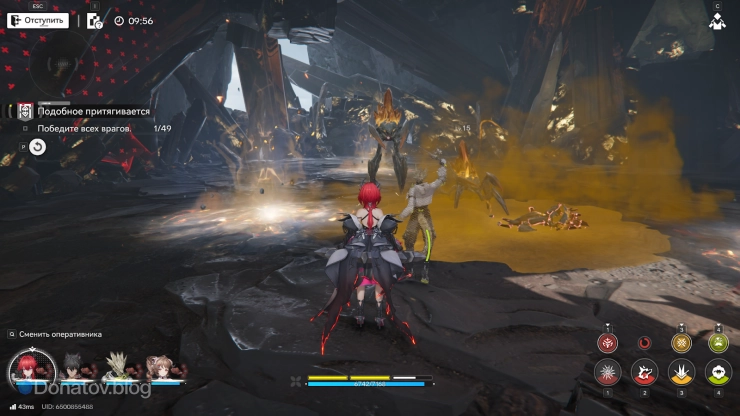Click the Отступить retreat button

click(38, 20)
